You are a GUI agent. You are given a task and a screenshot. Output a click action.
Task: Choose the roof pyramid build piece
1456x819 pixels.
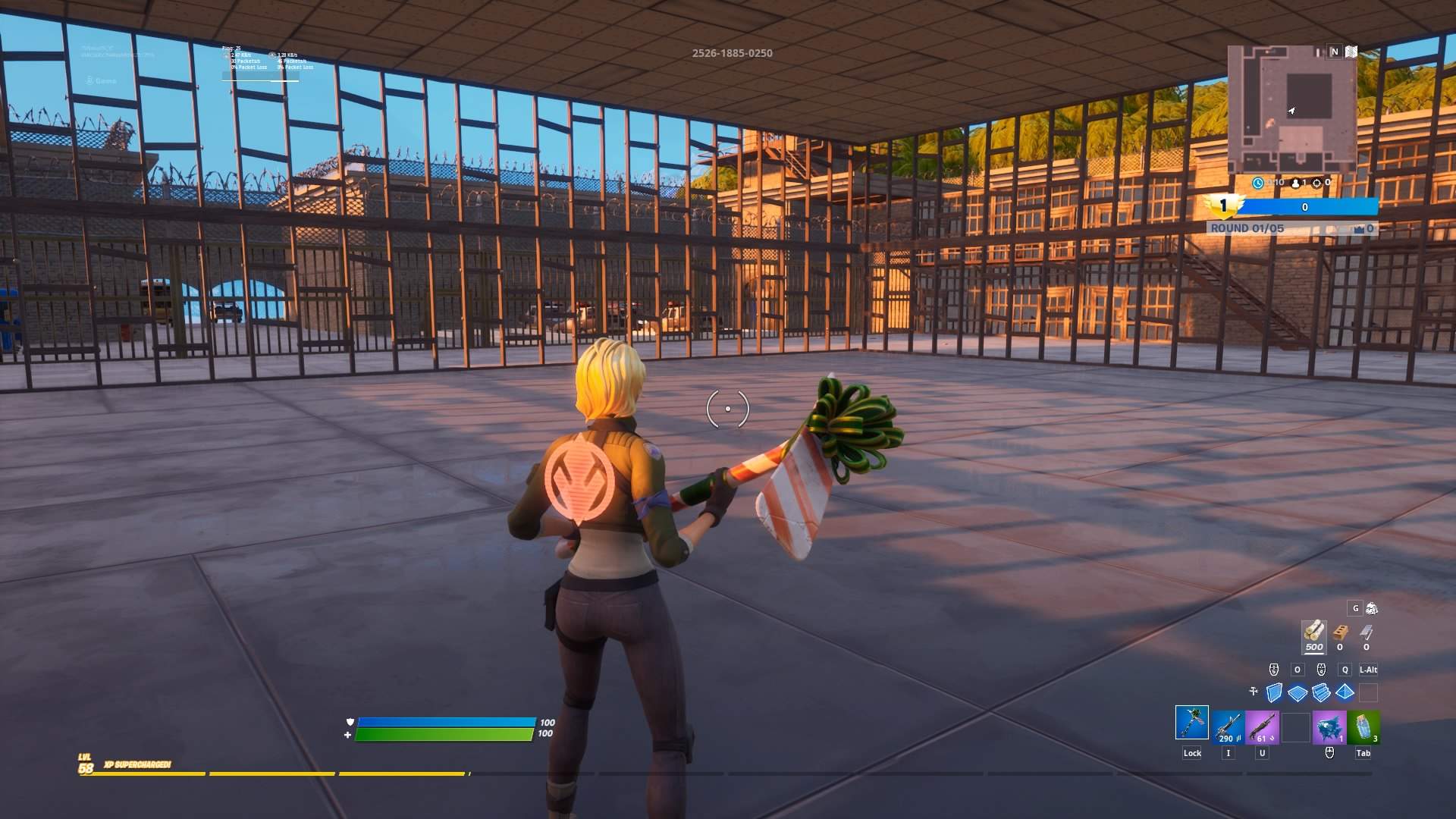click(1345, 691)
